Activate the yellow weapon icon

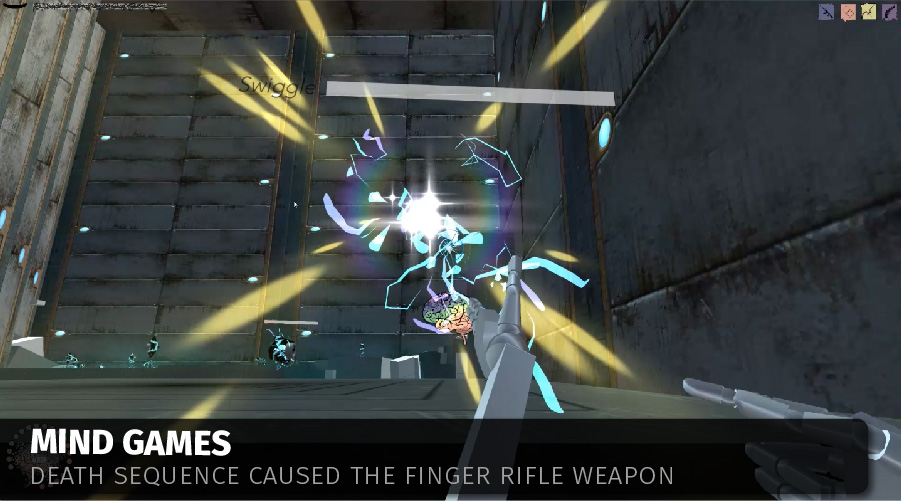click(x=867, y=12)
